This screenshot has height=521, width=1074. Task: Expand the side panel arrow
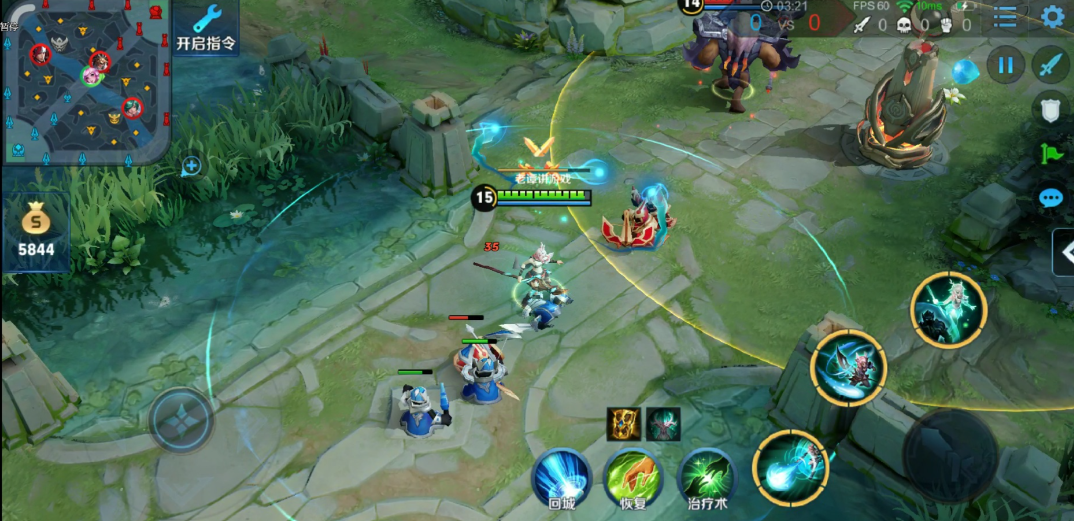point(1064,251)
